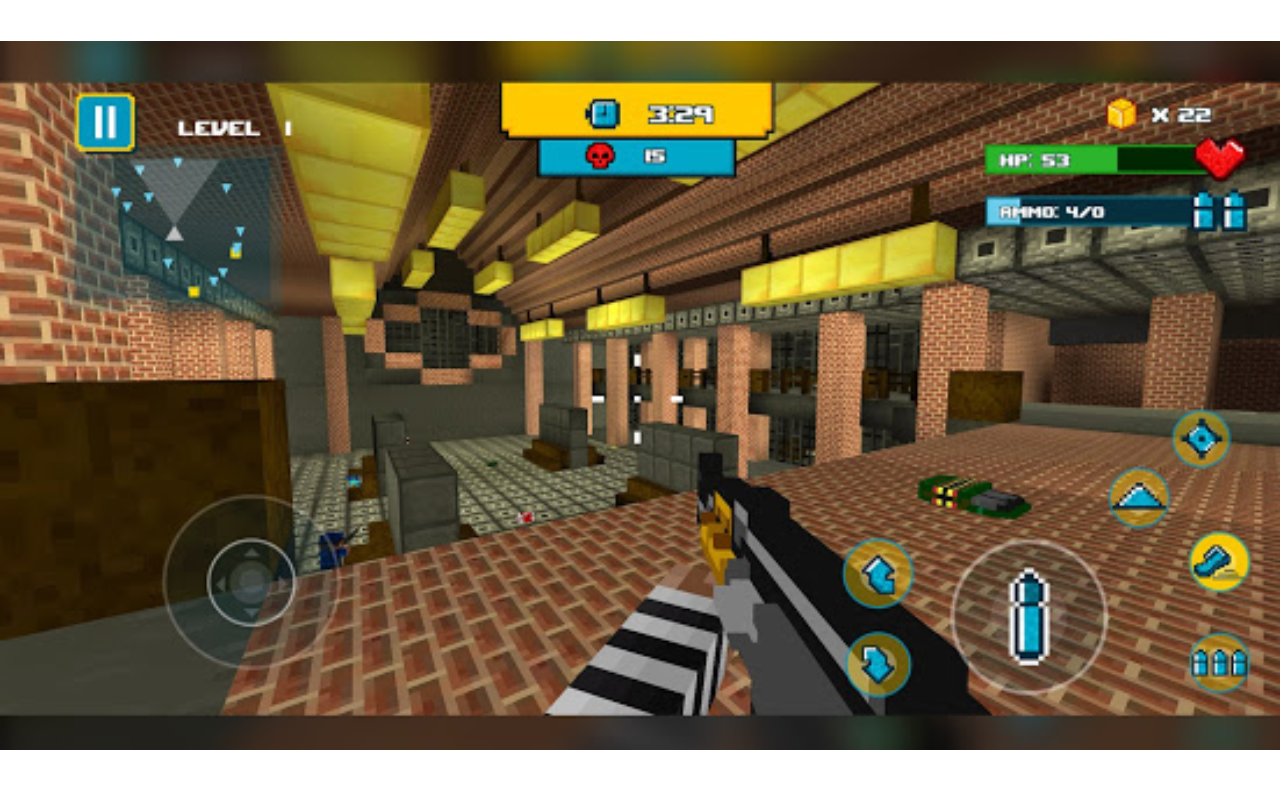Viewport: 1280px width, 800px height.
Task: Switch weapon with the left-curved arrow
Action: tap(877, 574)
